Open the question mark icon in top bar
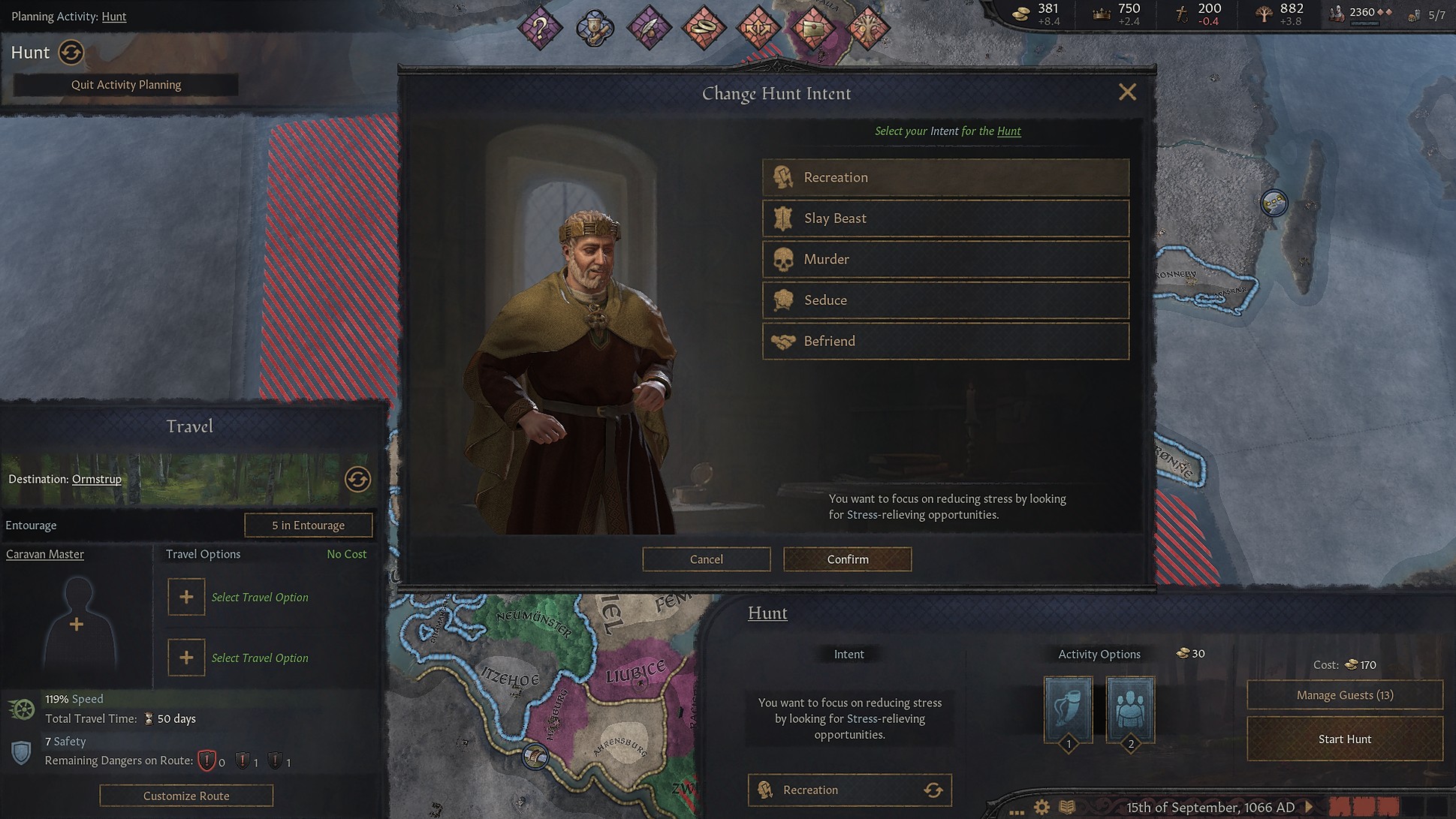Screen dimensions: 1456x819 click(x=540, y=29)
